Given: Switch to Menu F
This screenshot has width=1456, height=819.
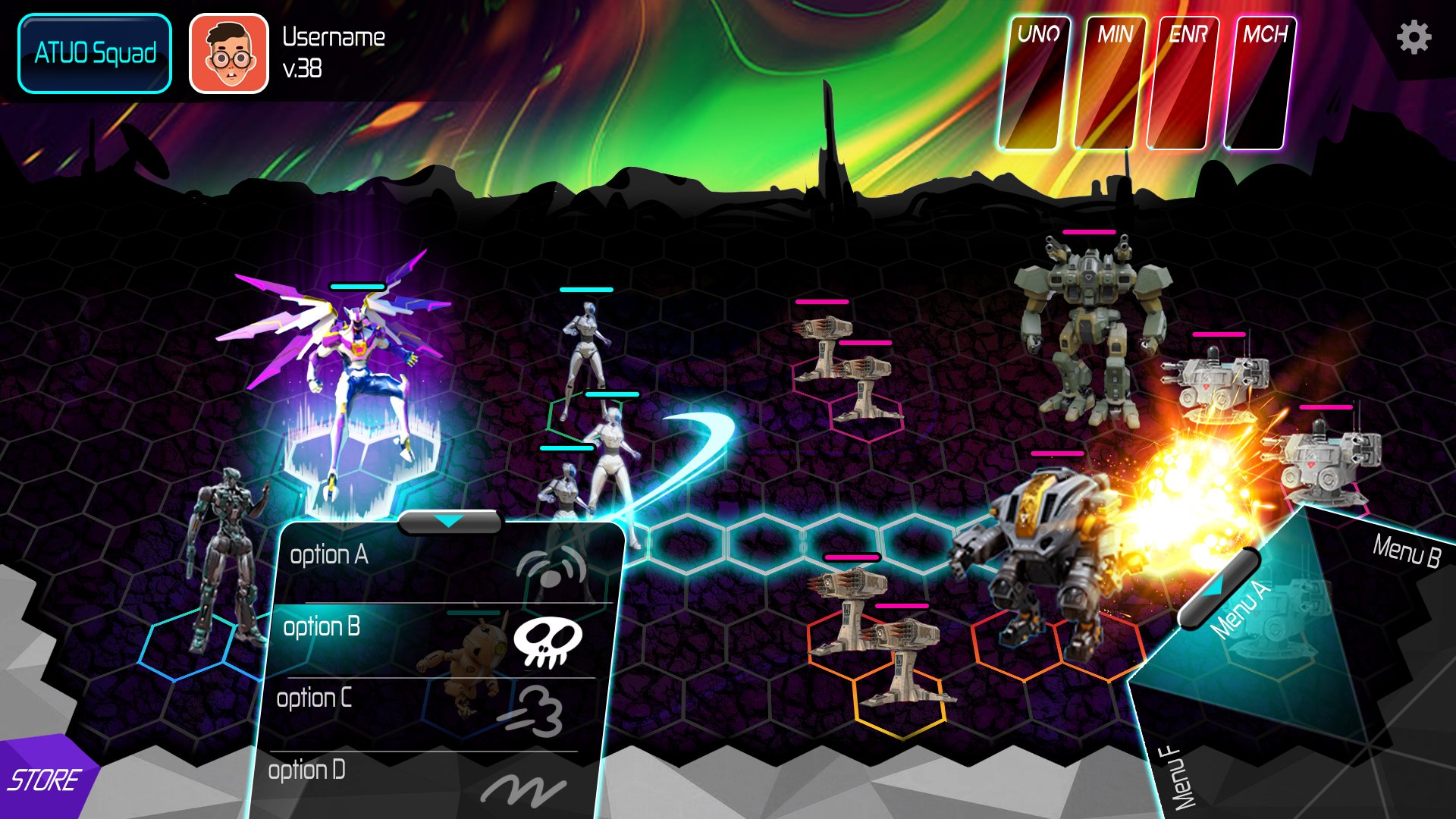Looking at the screenshot, I should pyautogui.click(x=1181, y=777).
